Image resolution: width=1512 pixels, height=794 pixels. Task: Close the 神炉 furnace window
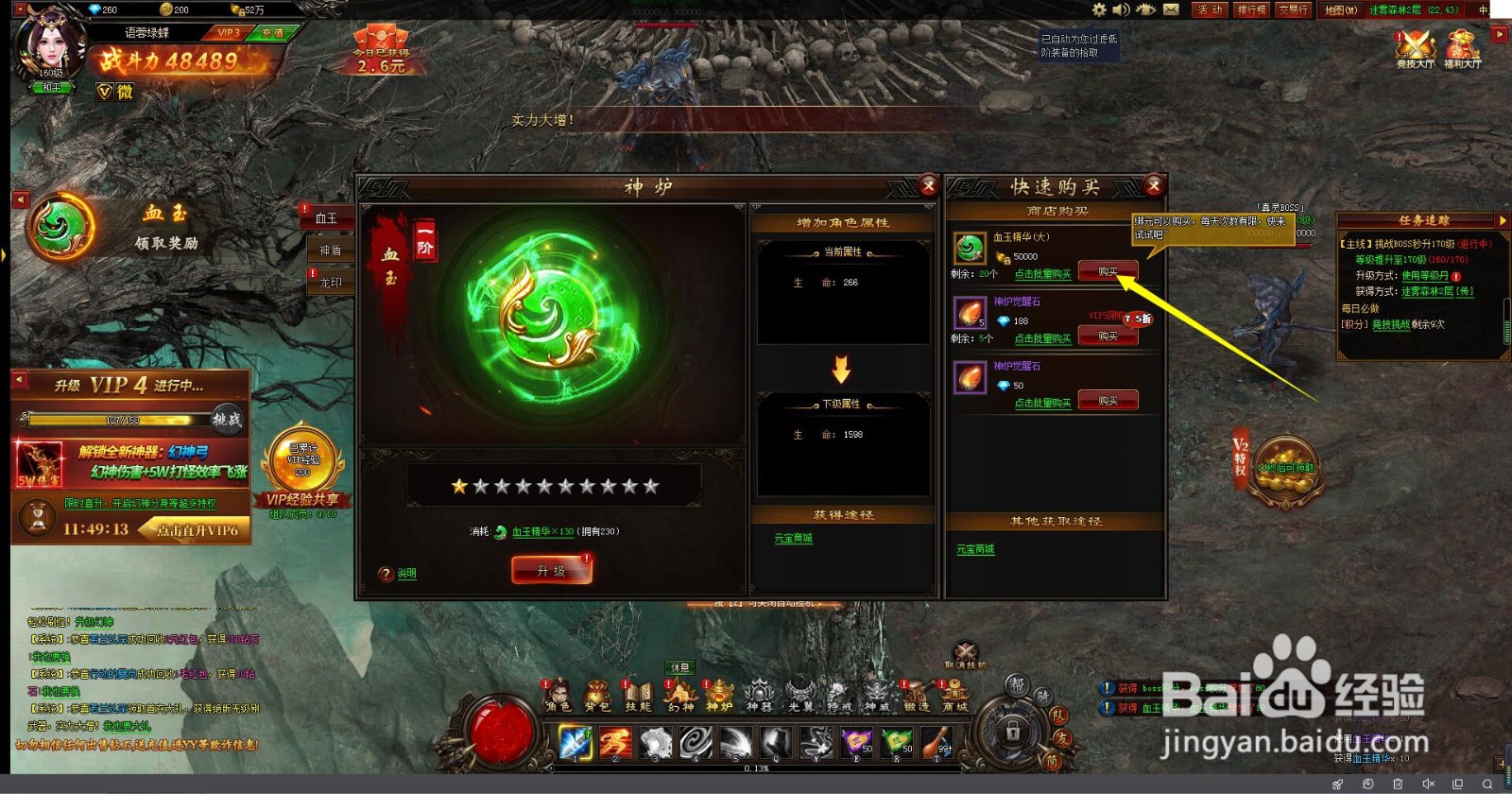(x=928, y=186)
